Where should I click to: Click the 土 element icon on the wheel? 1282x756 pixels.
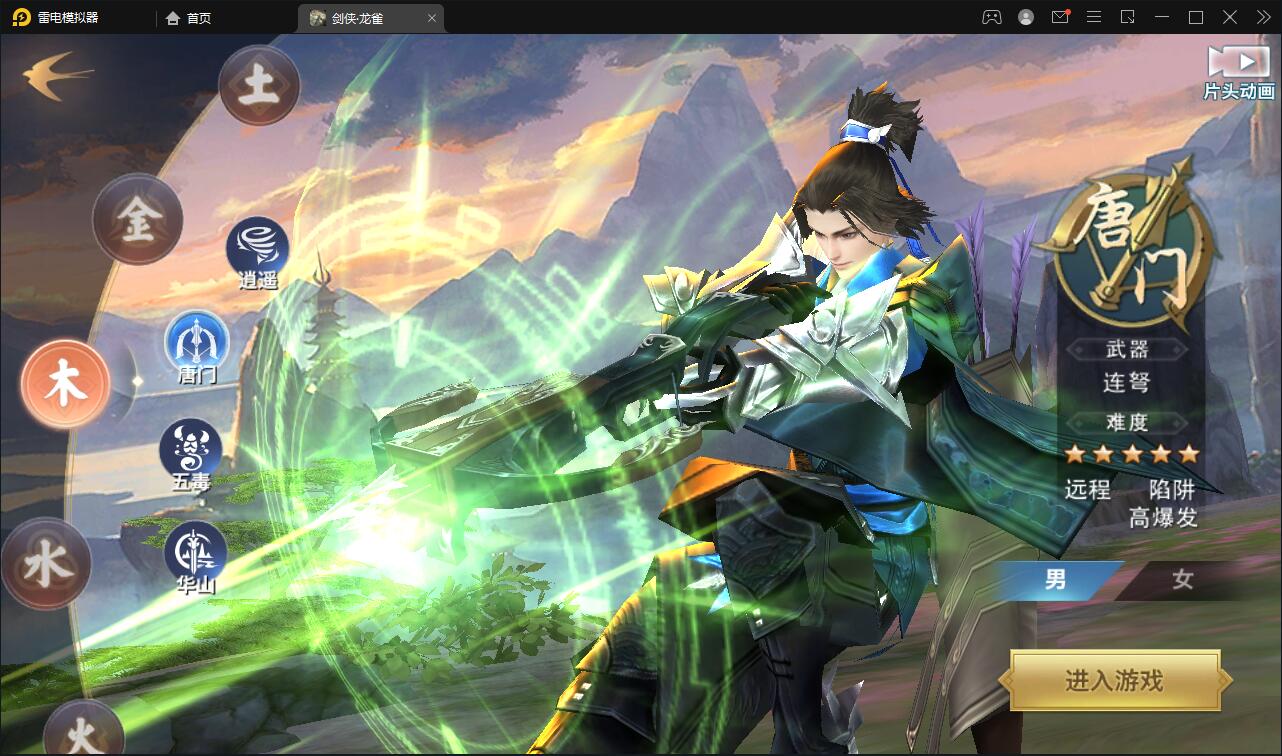pyautogui.click(x=258, y=86)
